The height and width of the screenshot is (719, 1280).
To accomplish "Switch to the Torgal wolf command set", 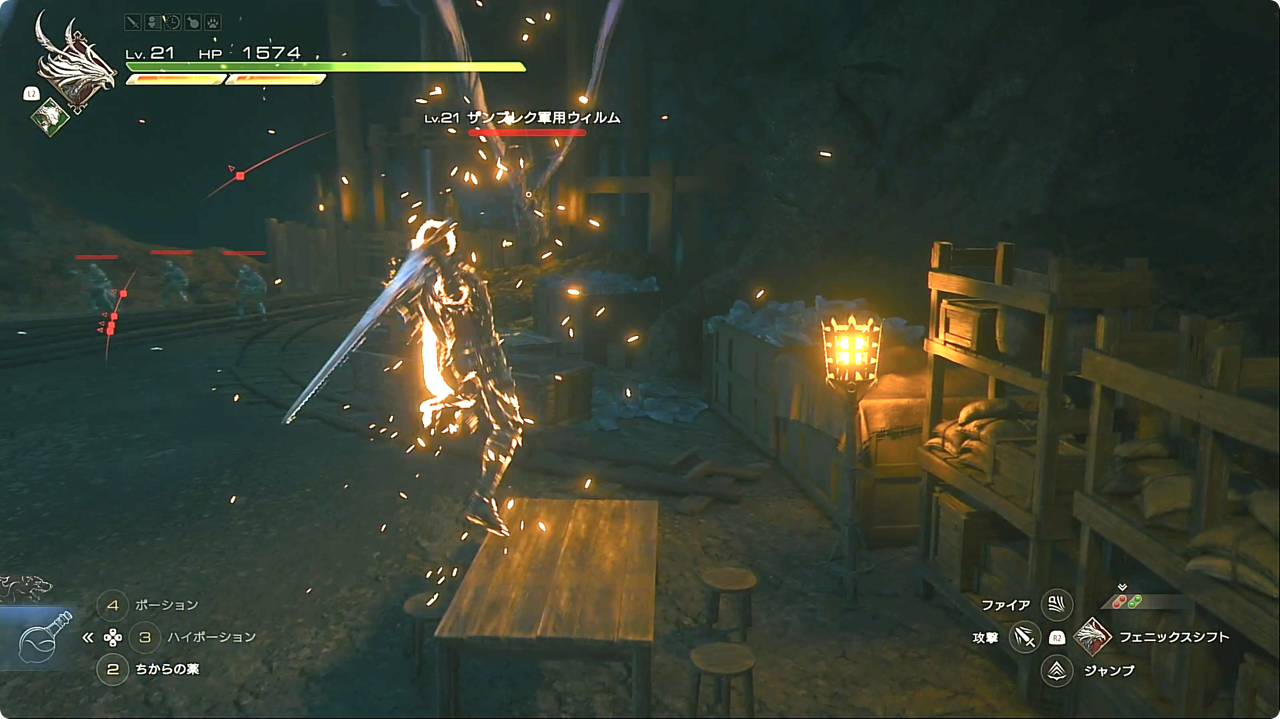I will [25, 588].
